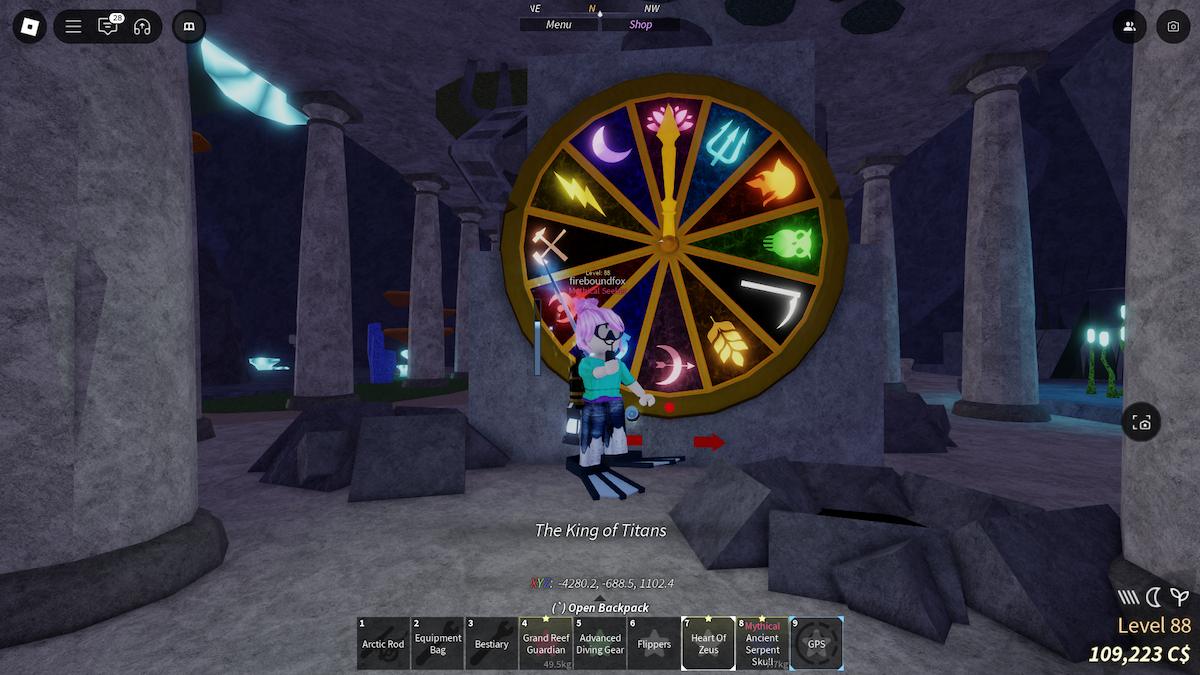
Task: Open the hamburger list menu
Action: [x=73, y=27]
